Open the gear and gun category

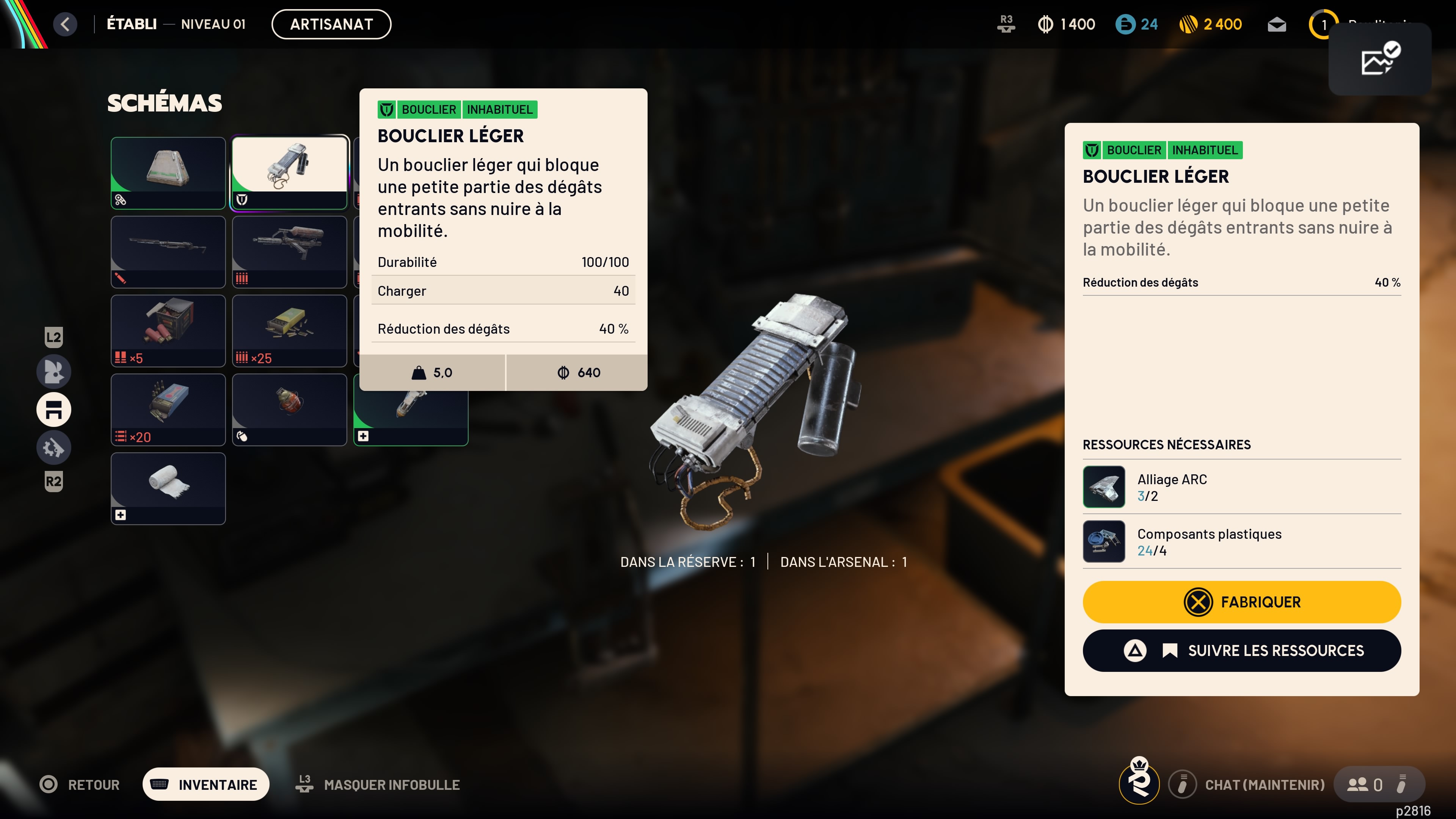click(54, 448)
